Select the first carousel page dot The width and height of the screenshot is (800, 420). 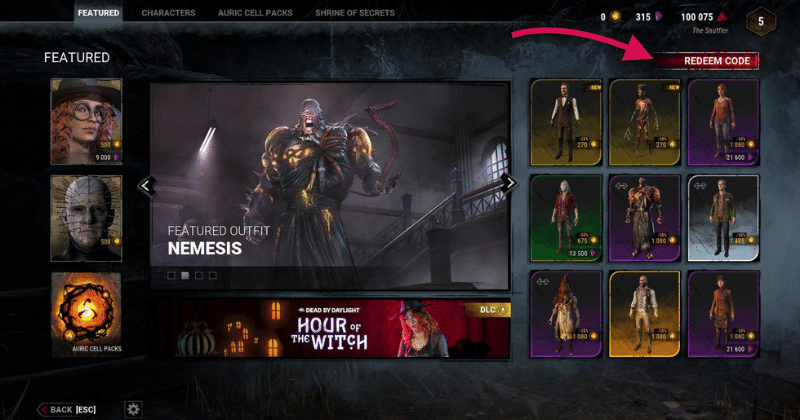[171, 274]
